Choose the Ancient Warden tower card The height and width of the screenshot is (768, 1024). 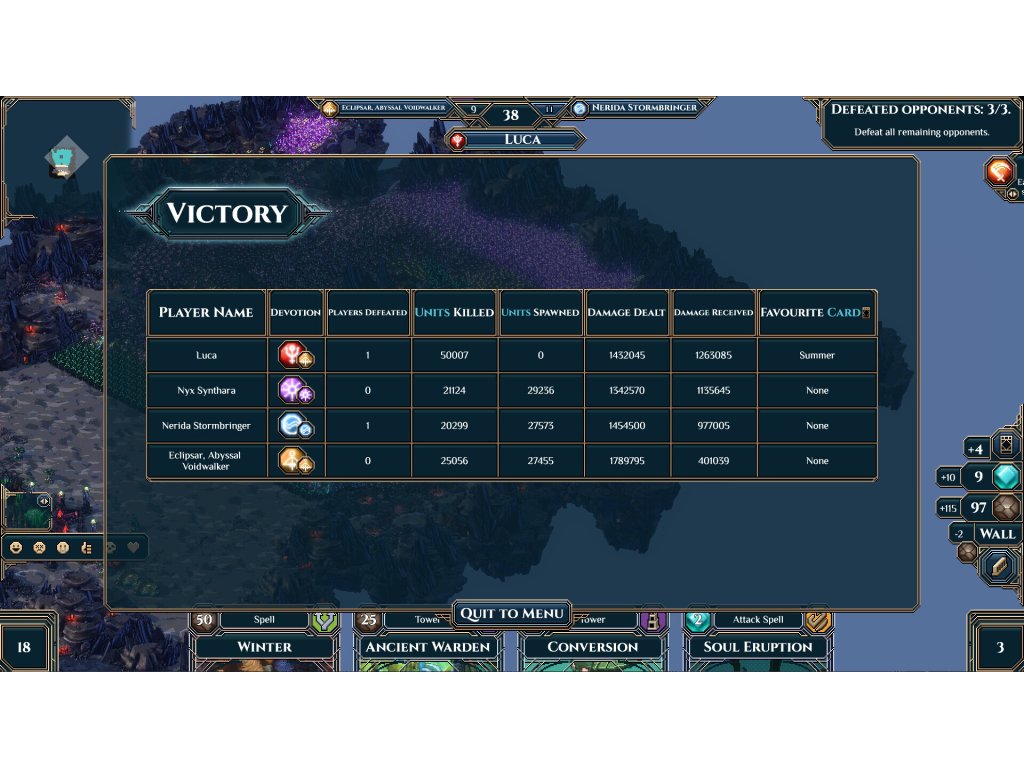(x=428, y=647)
